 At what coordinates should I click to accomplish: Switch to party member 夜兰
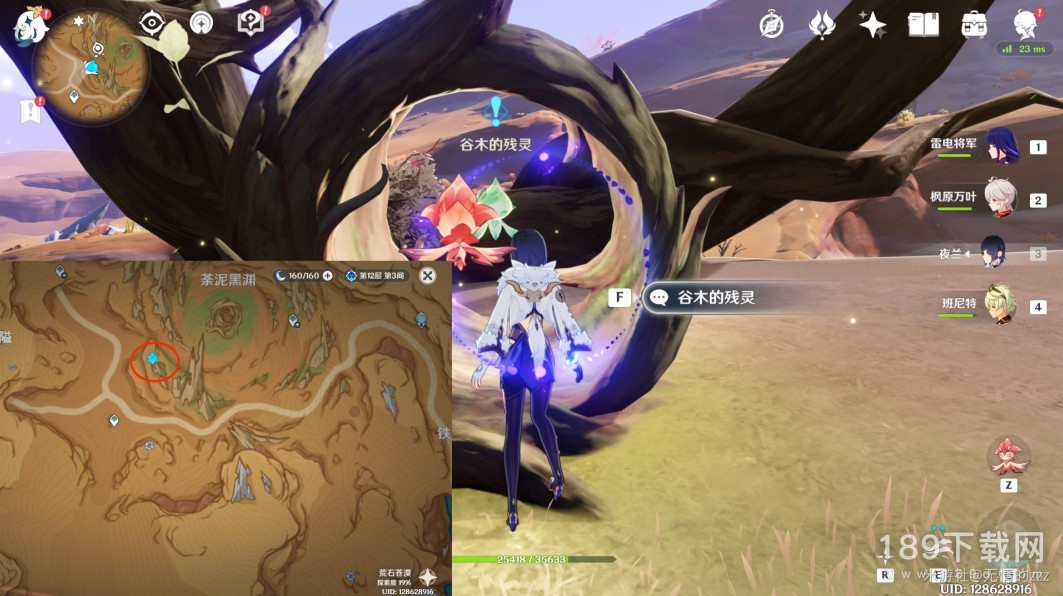click(x=995, y=252)
